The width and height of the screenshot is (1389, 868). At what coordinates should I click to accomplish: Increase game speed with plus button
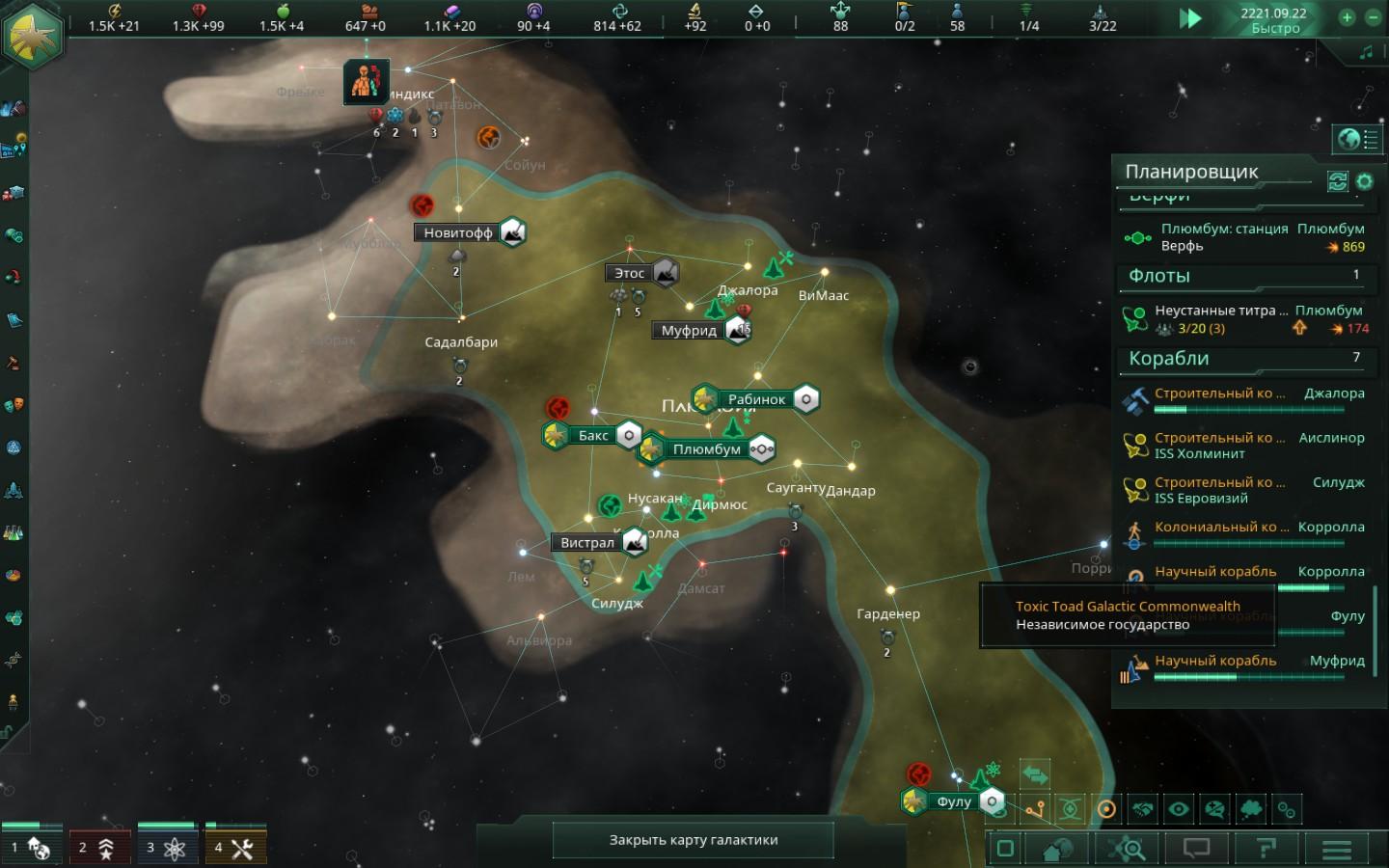pyautogui.click(x=1348, y=17)
